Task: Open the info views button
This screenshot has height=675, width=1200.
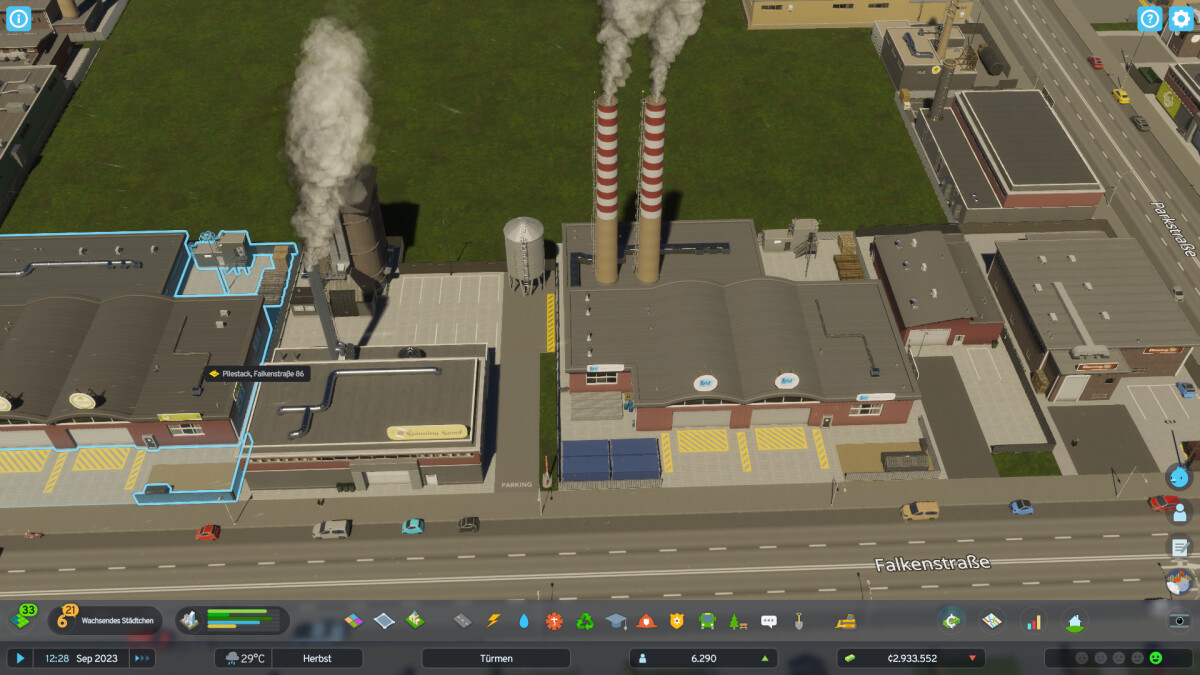Action: [19, 18]
